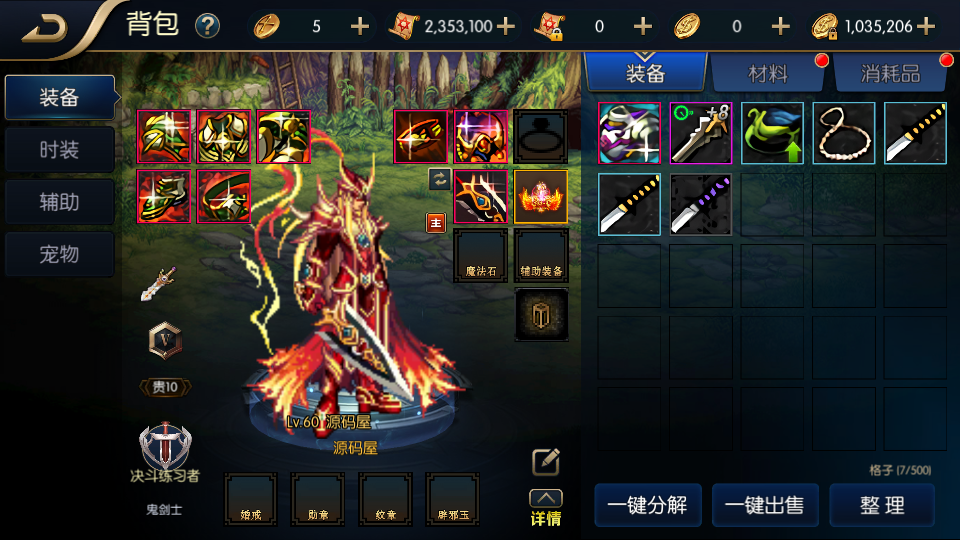
Task: Add more of the 2,353,100 currency
Action: point(506,26)
